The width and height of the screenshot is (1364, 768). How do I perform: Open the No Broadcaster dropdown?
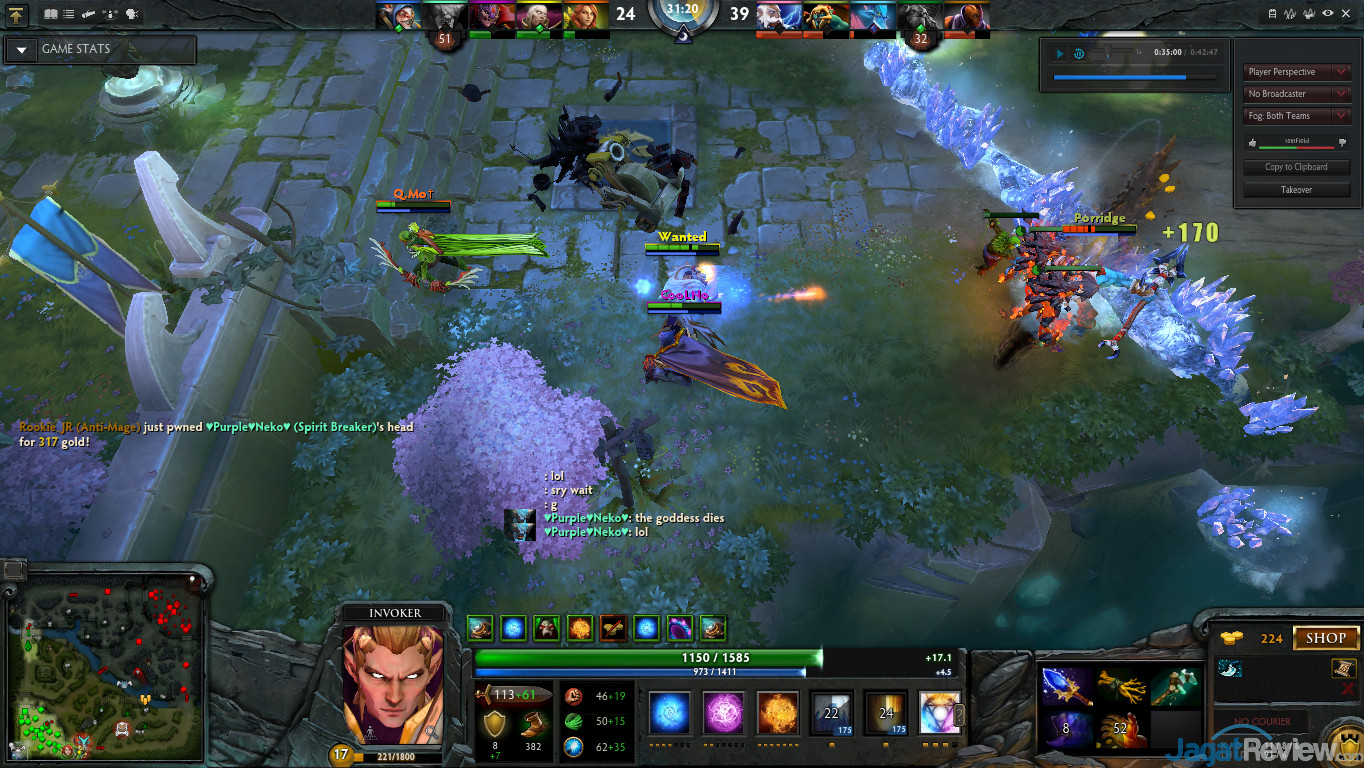tap(1297, 94)
